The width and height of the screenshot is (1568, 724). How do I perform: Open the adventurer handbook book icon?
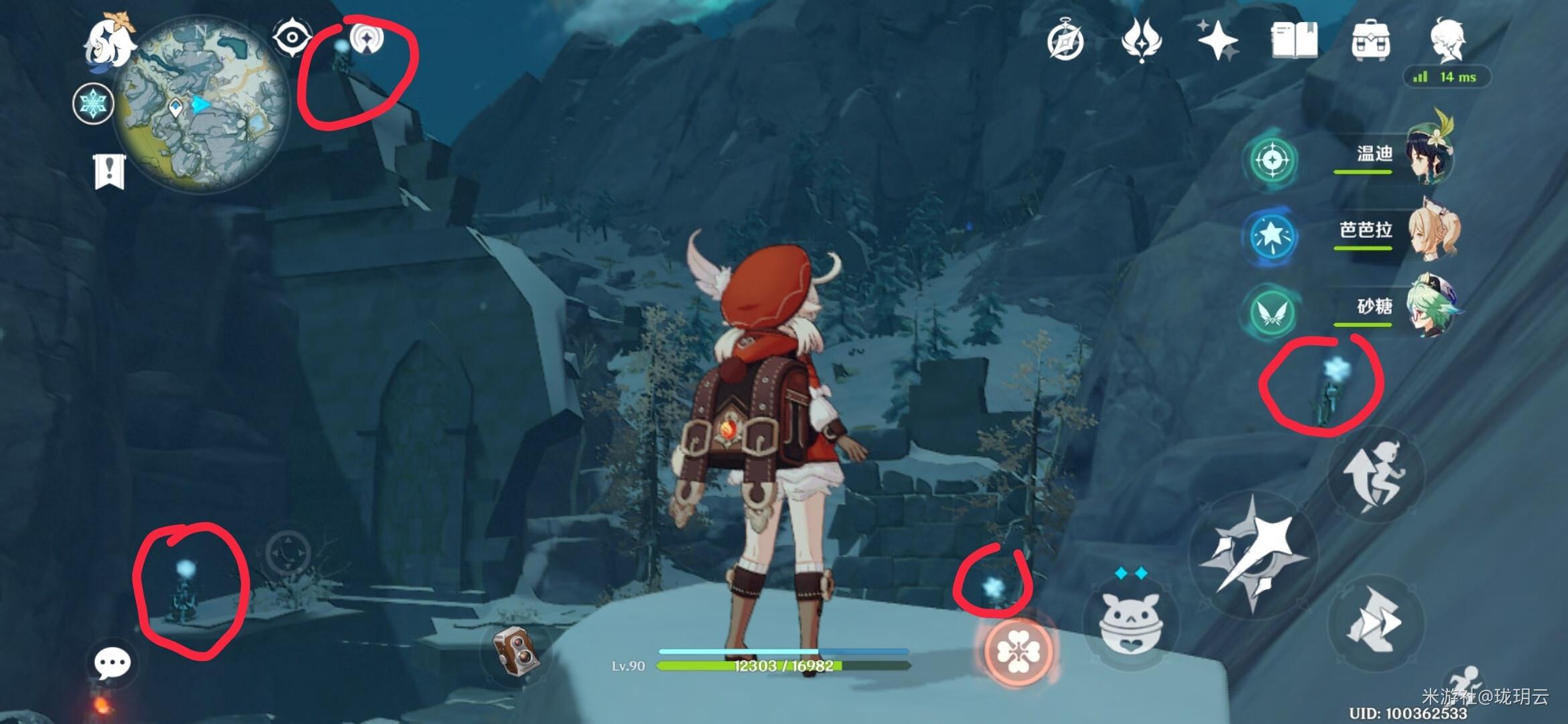(x=1294, y=40)
